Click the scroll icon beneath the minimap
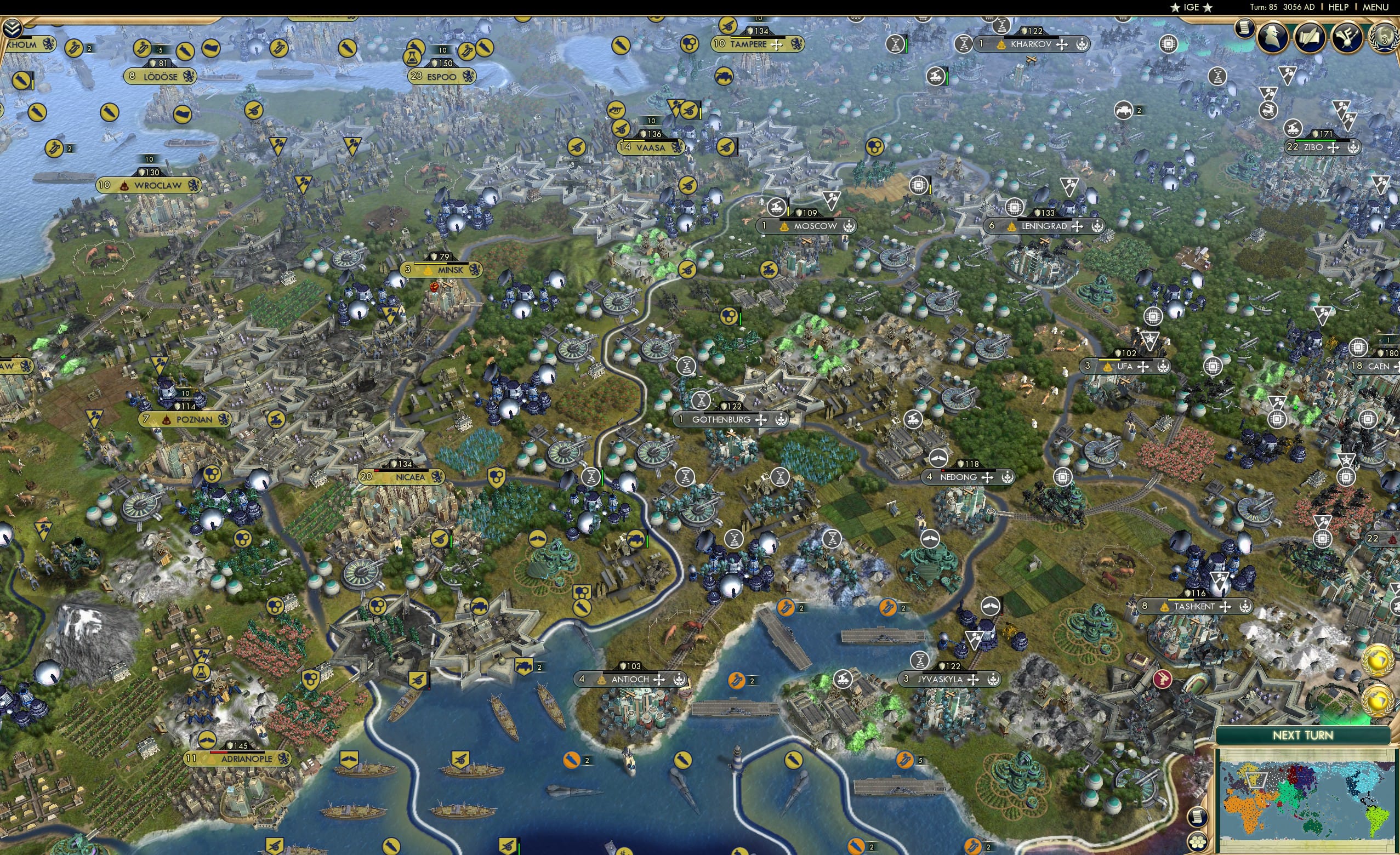Viewport: 1400px width, 855px height. (1198, 819)
